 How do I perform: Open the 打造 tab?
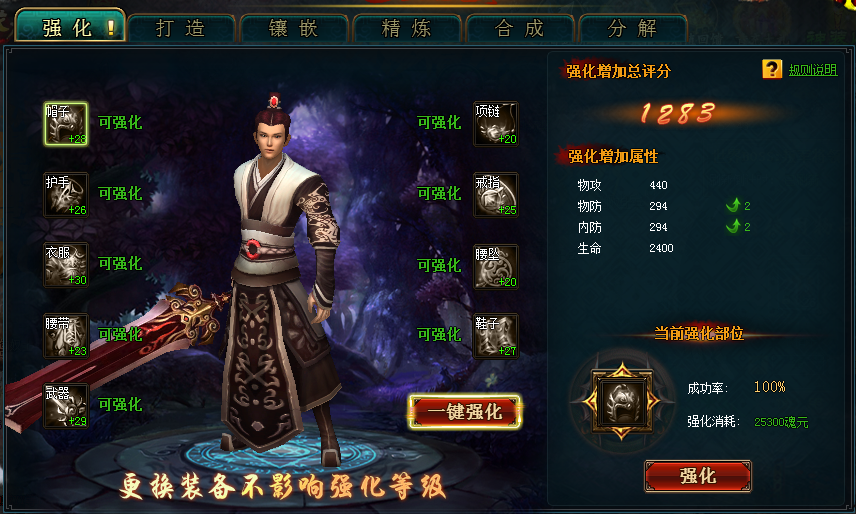[x=181, y=28]
